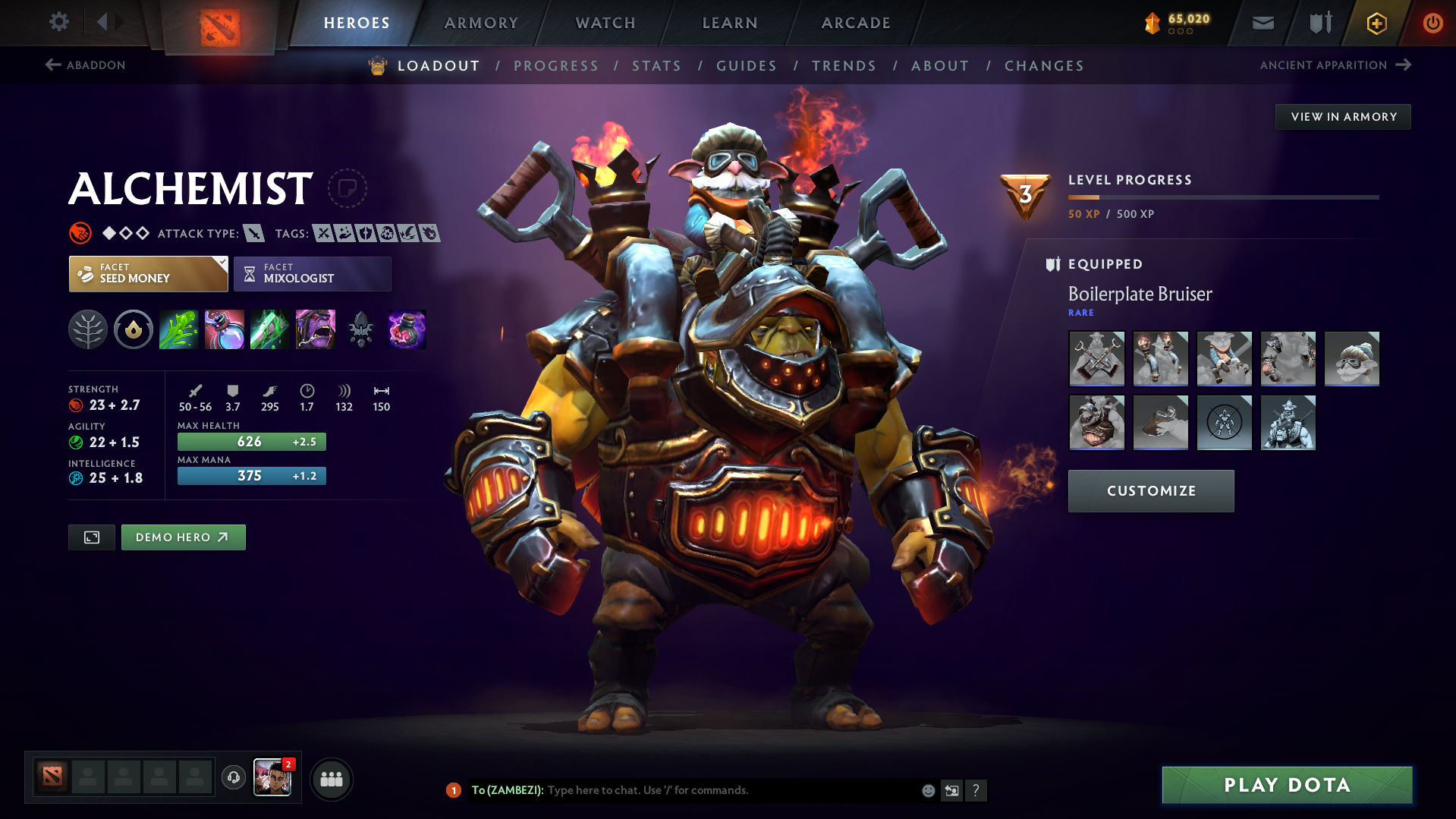Open the Unstable Concoction ability icon
The image size is (1456, 819).
pyautogui.click(x=224, y=329)
